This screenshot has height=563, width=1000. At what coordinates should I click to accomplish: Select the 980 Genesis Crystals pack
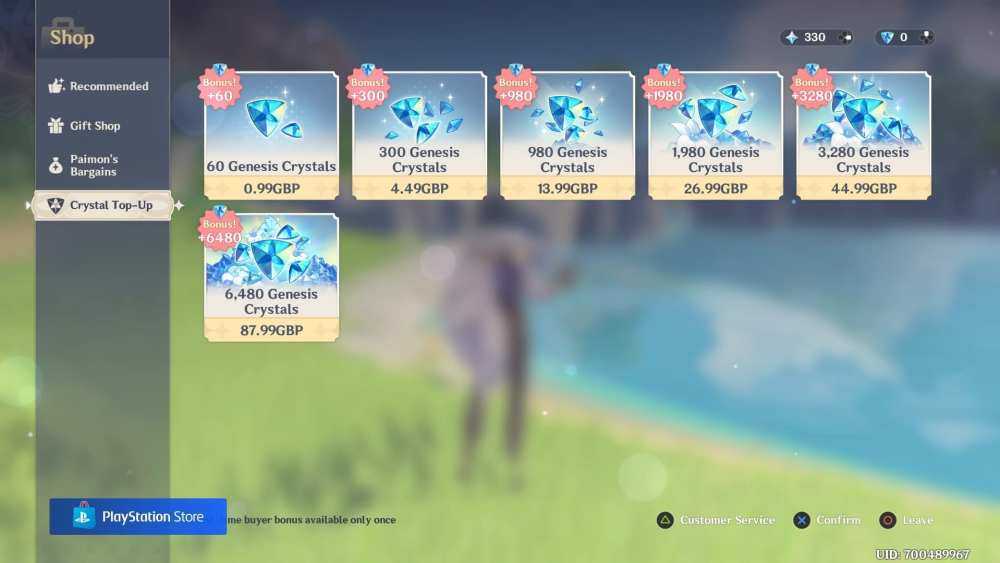(x=567, y=136)
